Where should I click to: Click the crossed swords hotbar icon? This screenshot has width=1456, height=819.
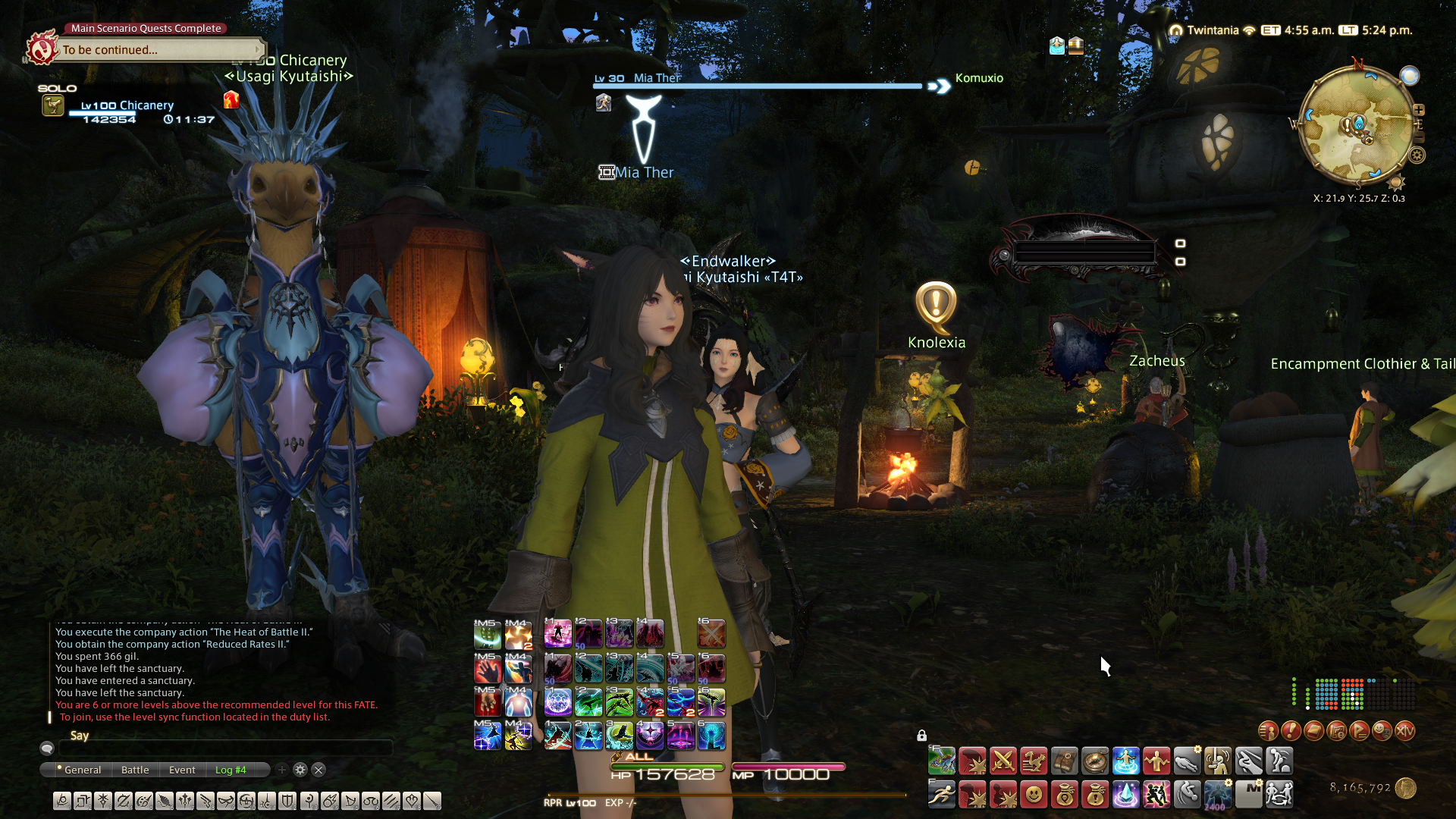pyautogui.click(x=1003, y=761)
